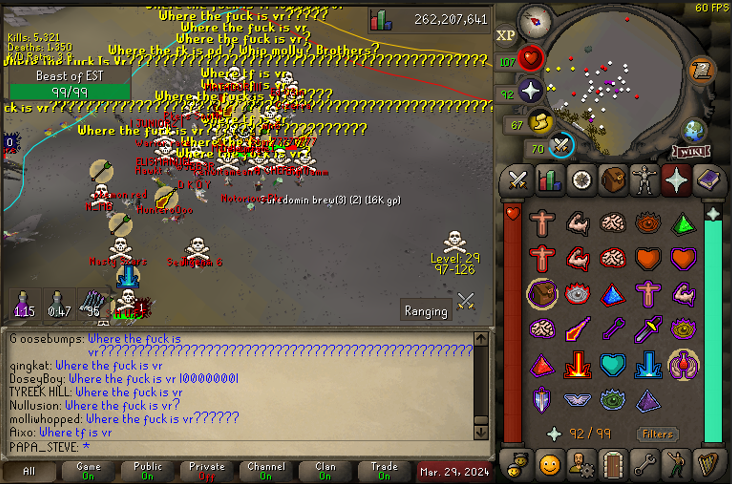
Task: Switch chat to the Public filter
Action: pyautogui.click(x=148, y=470)
